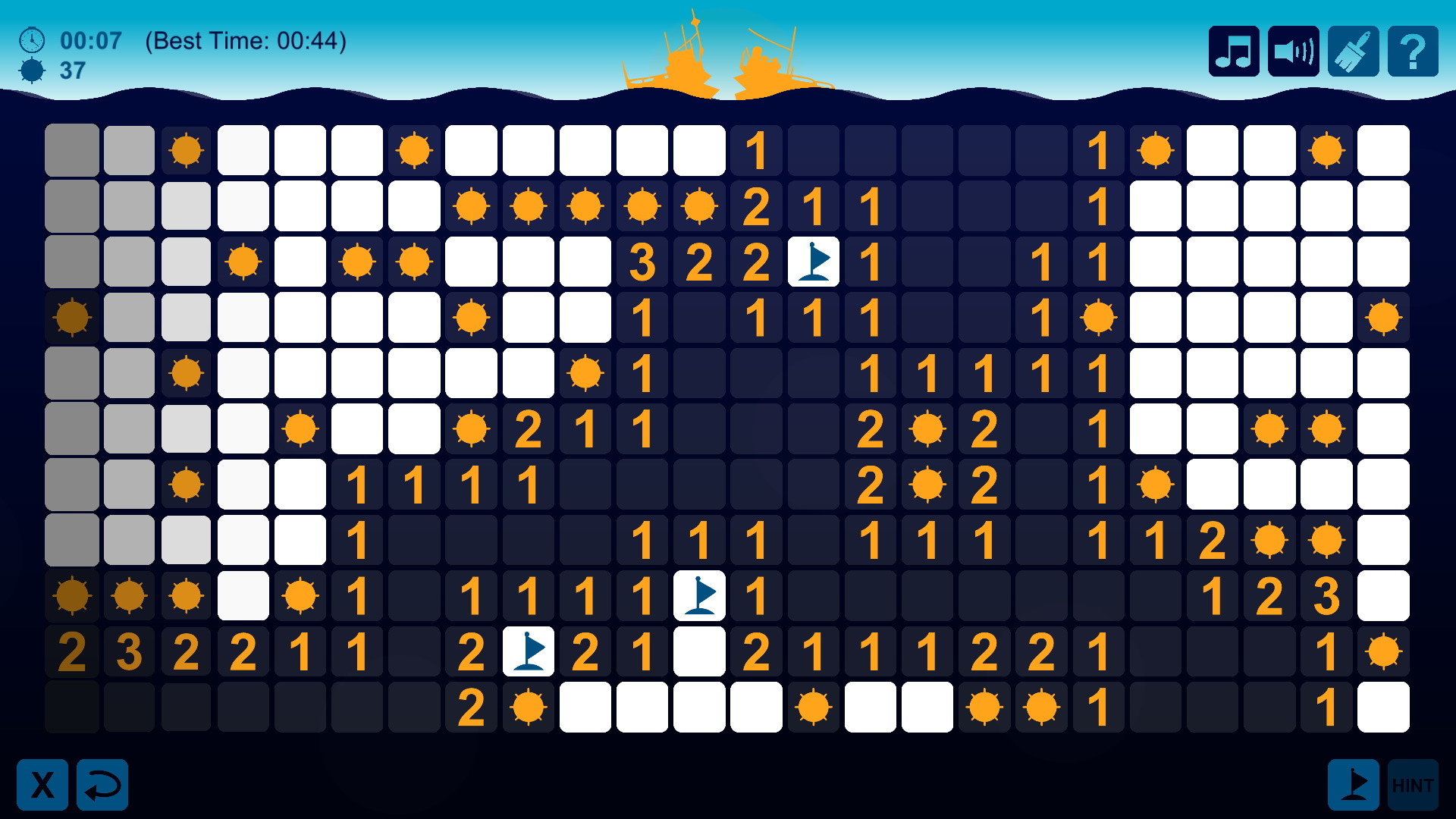Screen dimensions: 1456x819
Task: Click the X exit button
Action: [x=42, y=784]
